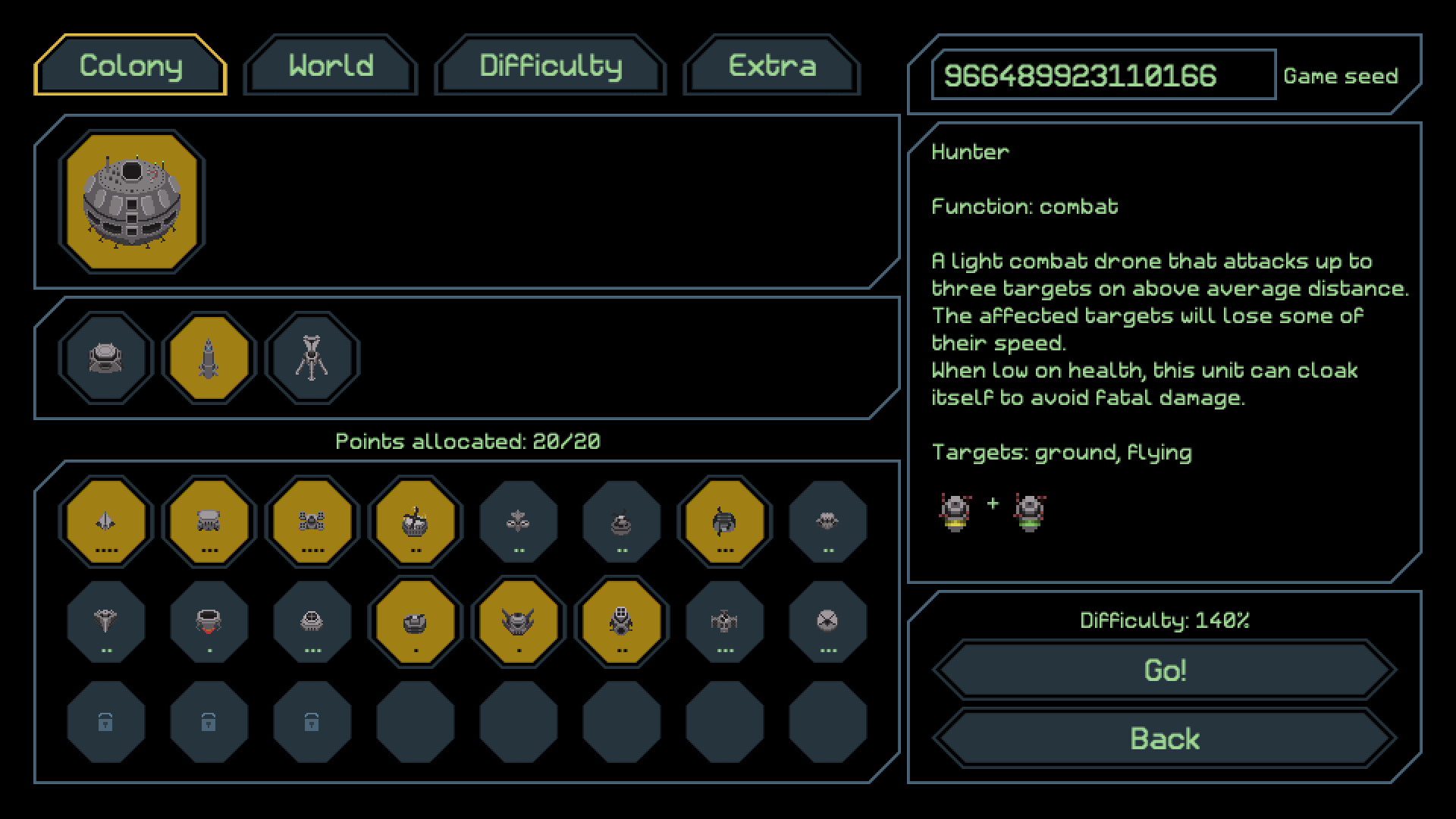
Task: Deselect the yellow turret unit in second row
Action: (x=415, y=623)
